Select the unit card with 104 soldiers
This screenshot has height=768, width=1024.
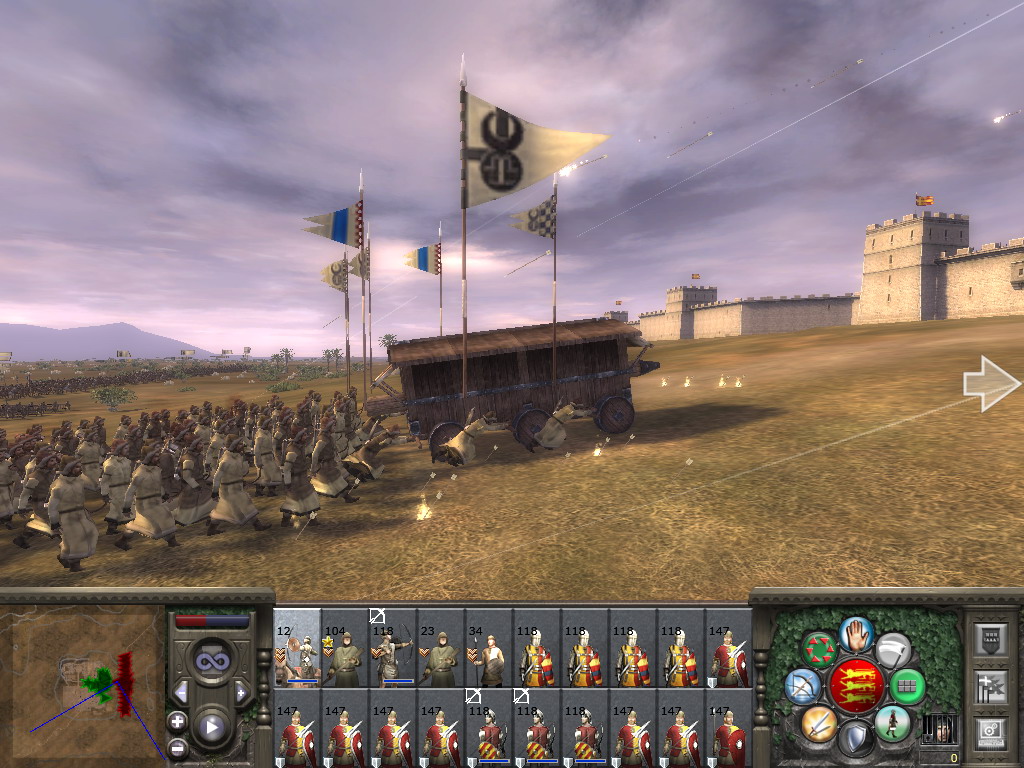coord(345,648)
